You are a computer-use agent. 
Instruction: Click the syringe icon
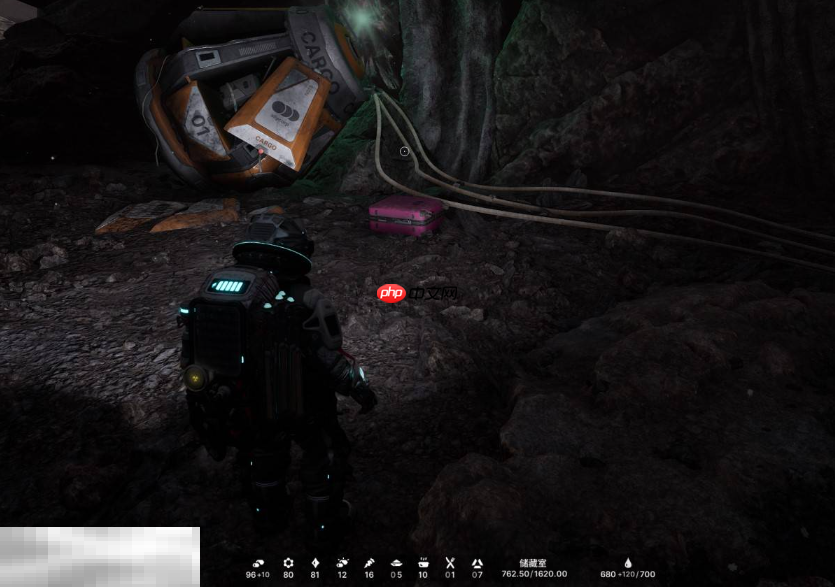pyautogui.click(x=369, y=563)
